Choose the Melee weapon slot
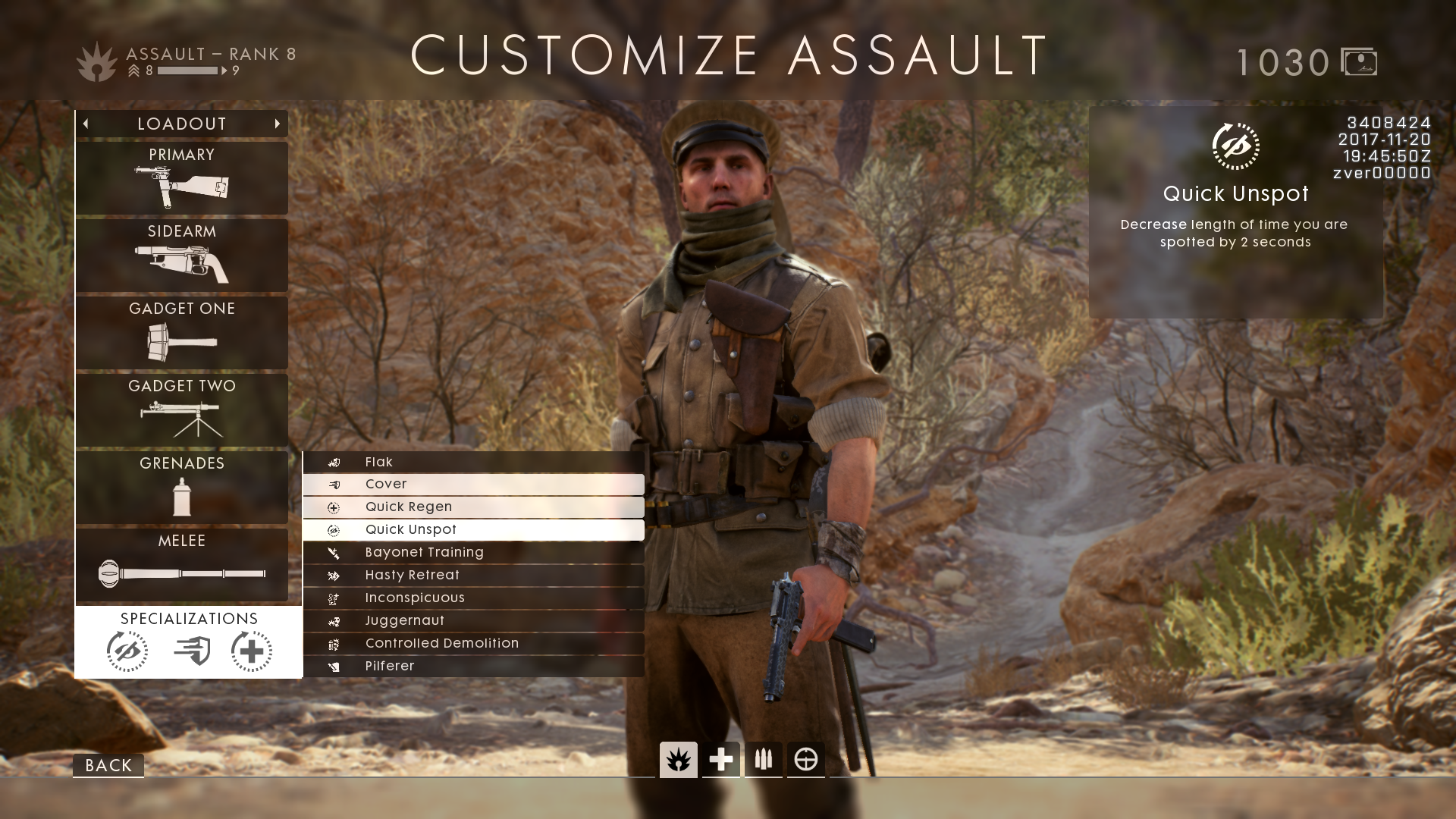The height and width of the screenshot is (819, 1456). pos(182,565)
